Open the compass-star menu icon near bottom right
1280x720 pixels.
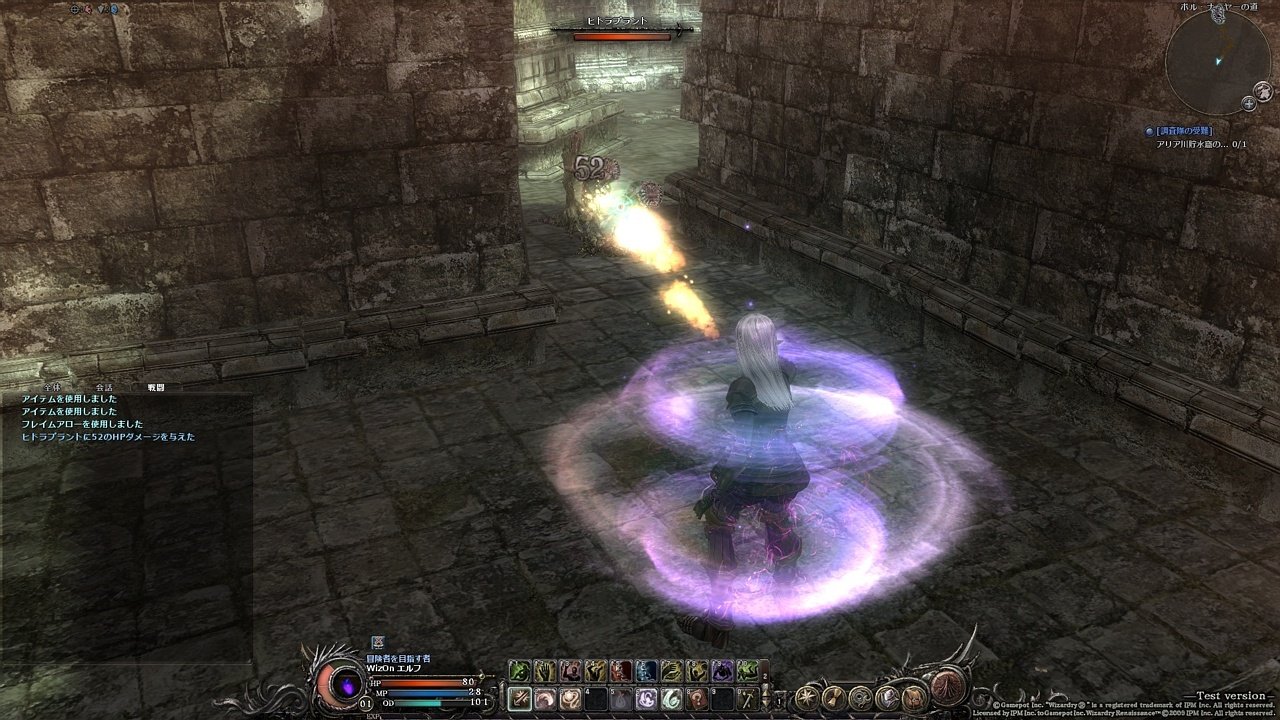[807, 697]
